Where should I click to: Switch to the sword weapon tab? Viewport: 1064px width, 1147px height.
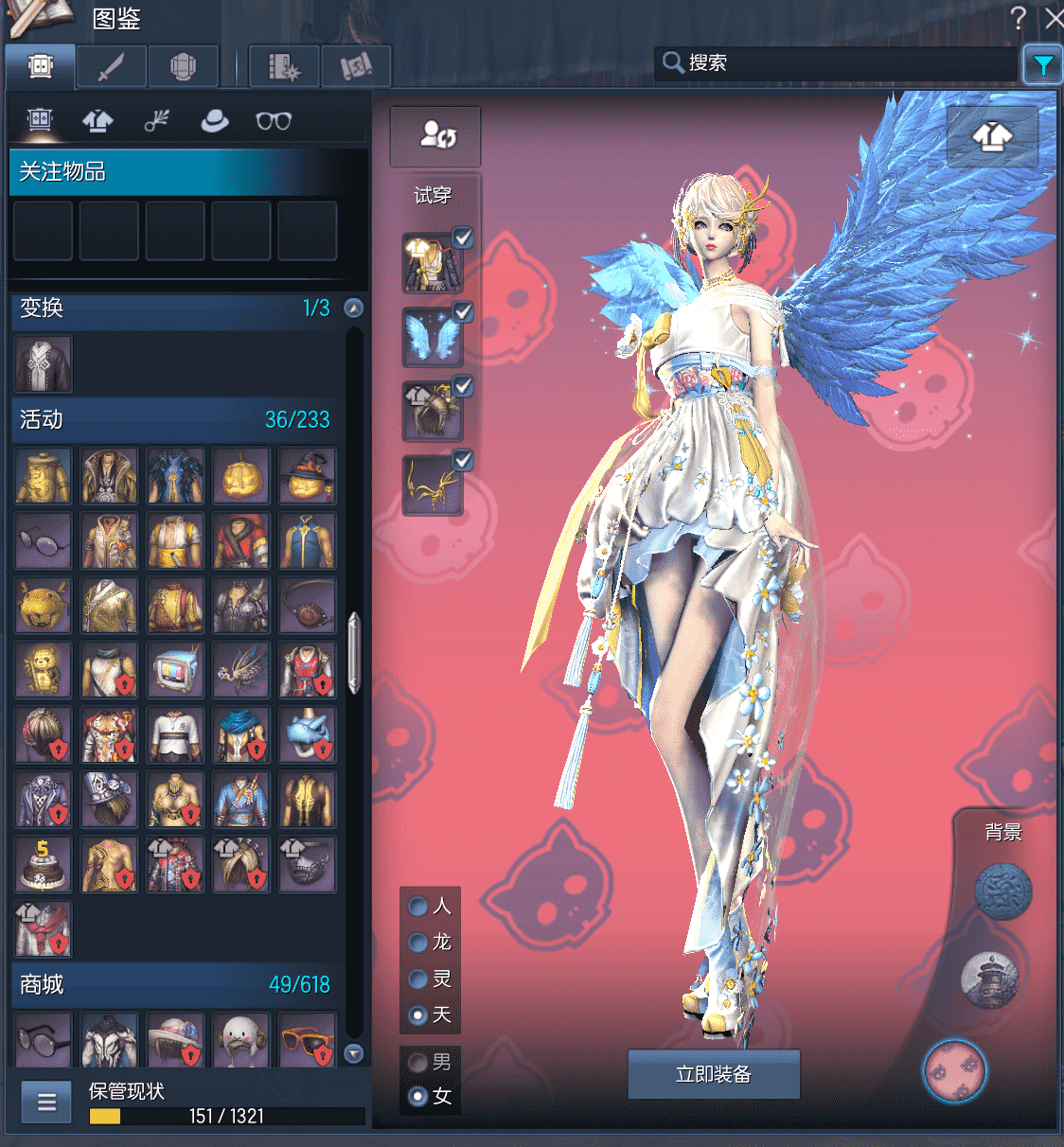[112, 66]
